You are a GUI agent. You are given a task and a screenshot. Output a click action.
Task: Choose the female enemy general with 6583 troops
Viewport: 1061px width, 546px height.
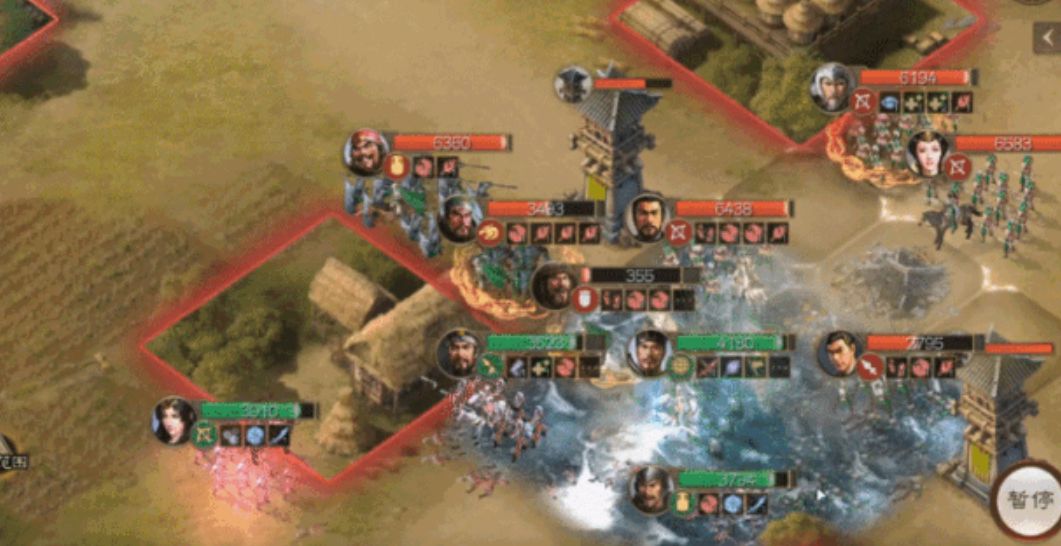tap(927, 153)
